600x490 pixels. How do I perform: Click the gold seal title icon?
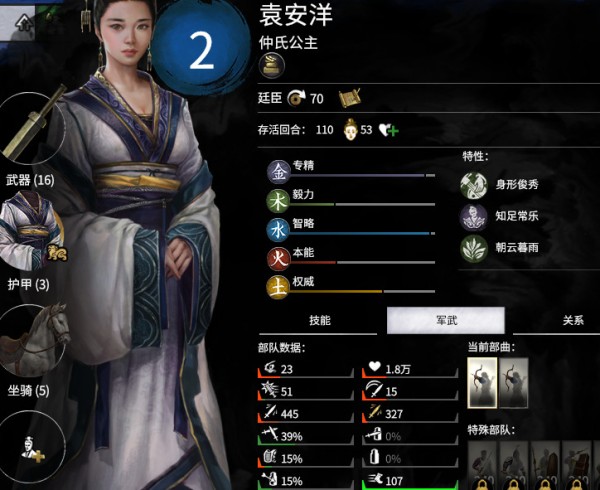(x=271, y=66)
